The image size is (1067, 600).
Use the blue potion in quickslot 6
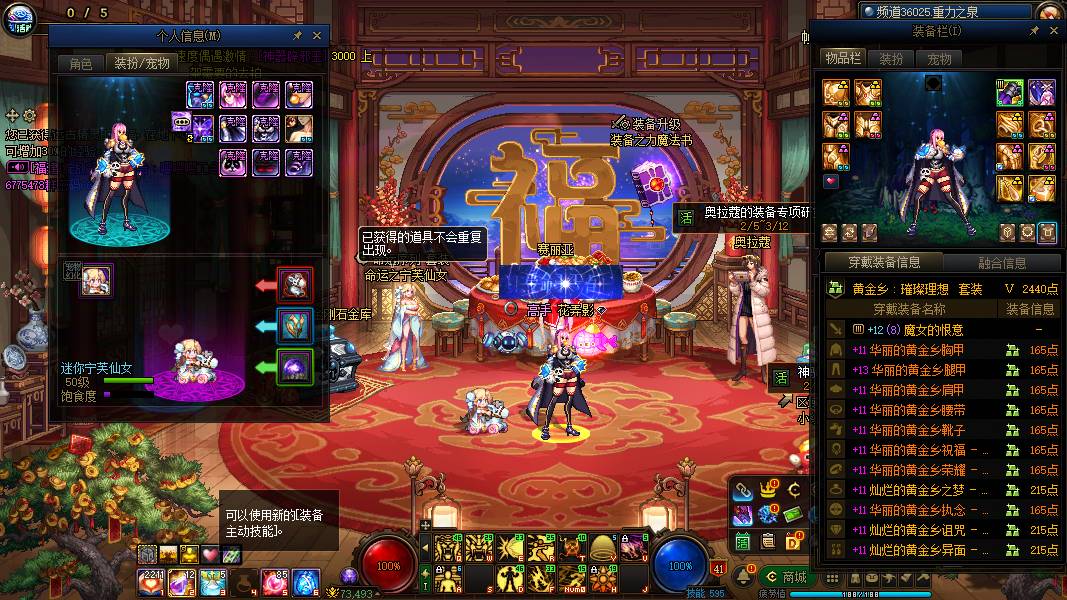(x=305, y=580)
